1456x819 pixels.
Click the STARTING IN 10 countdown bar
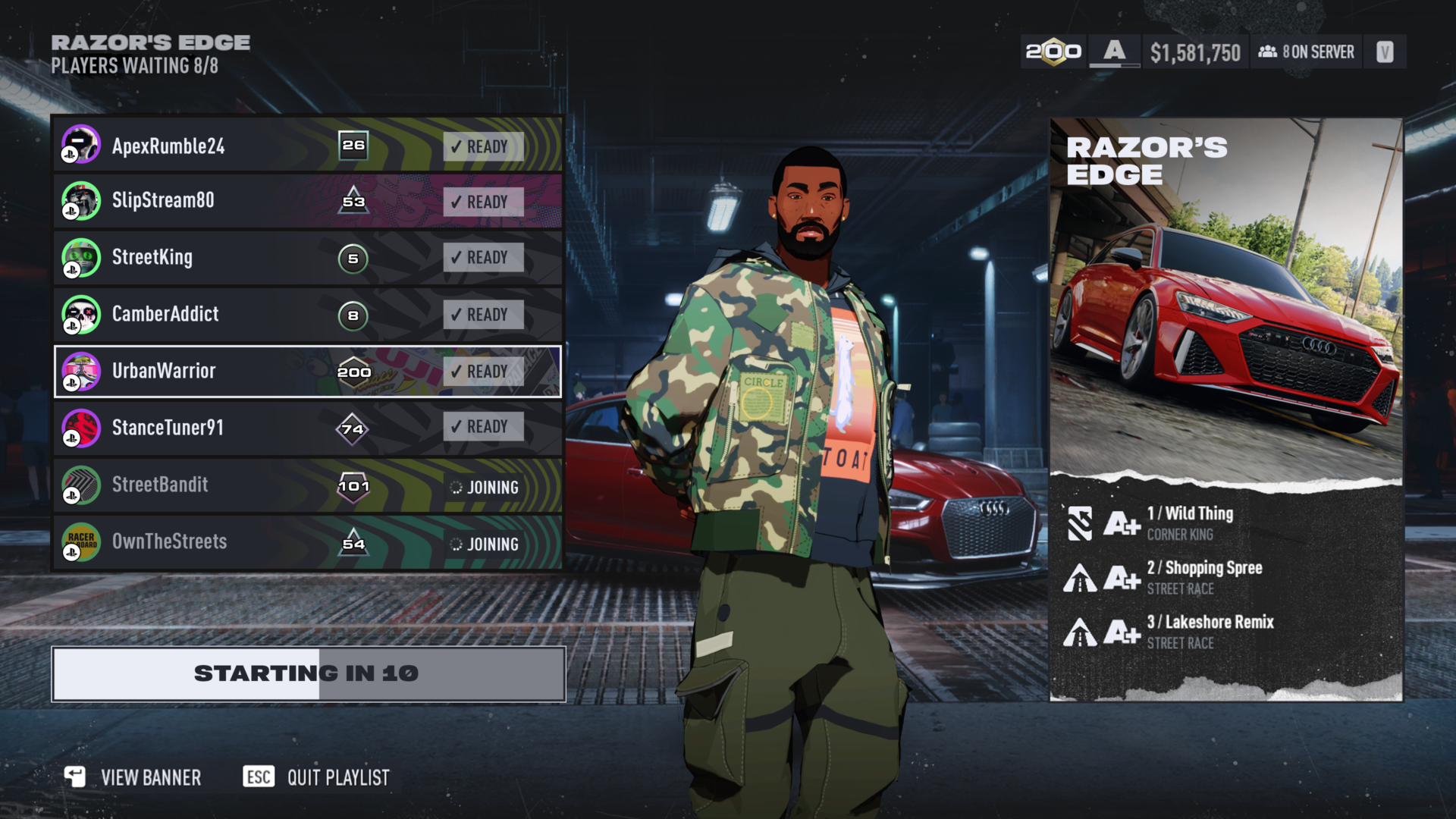click(x=306, y=672)
